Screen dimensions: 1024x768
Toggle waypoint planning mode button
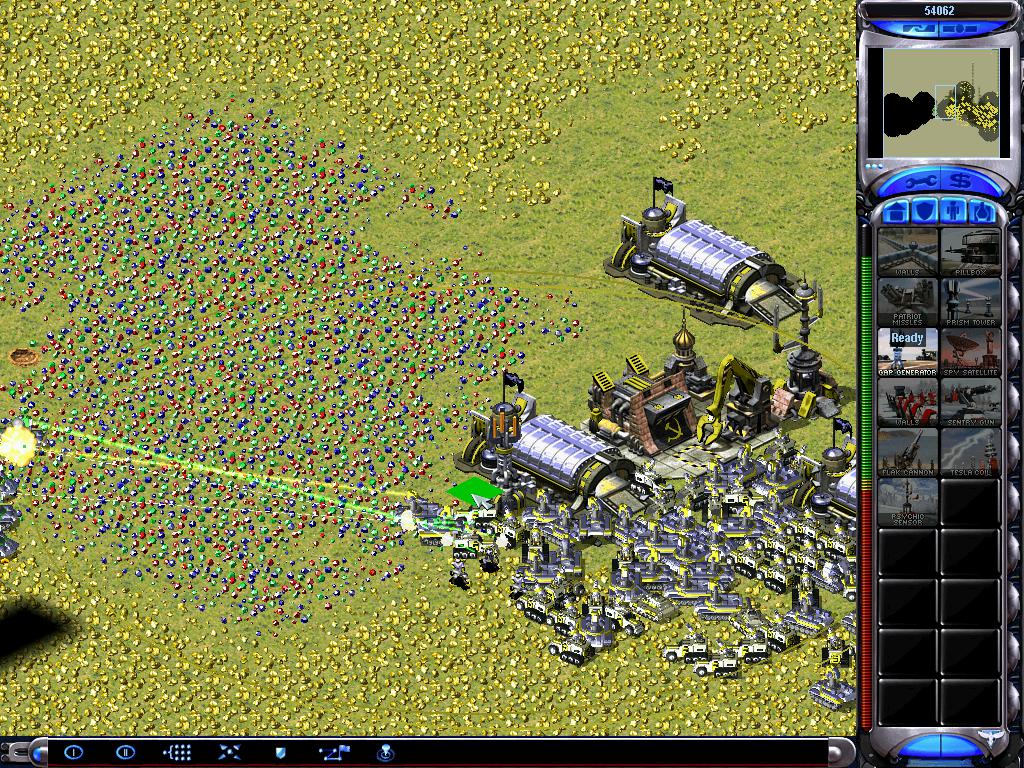[333, 752]
